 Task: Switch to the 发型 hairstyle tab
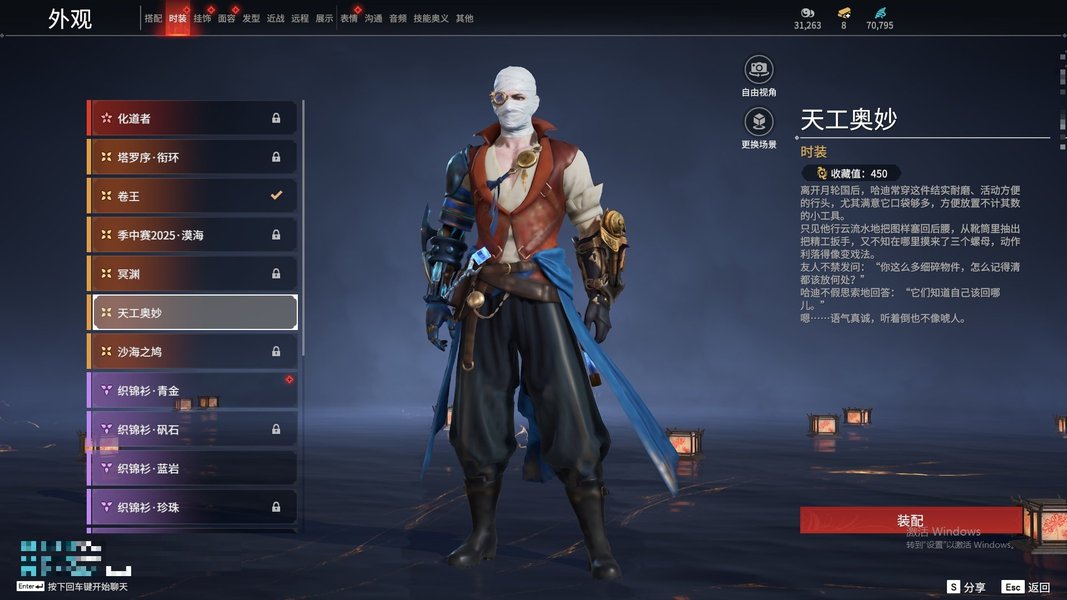[251, 18]
